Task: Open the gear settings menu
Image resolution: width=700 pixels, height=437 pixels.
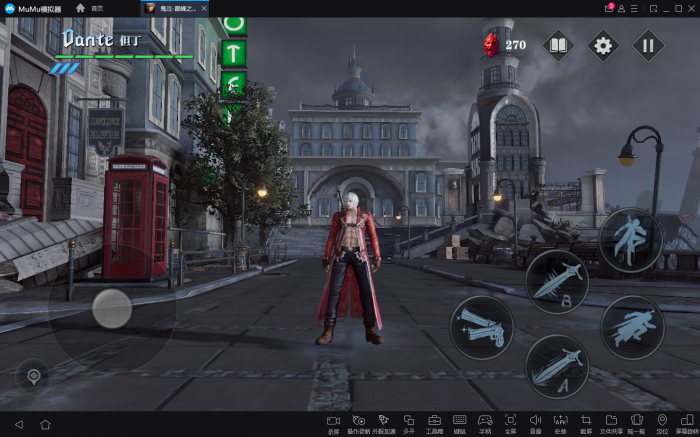Action: tap(603, 45)
